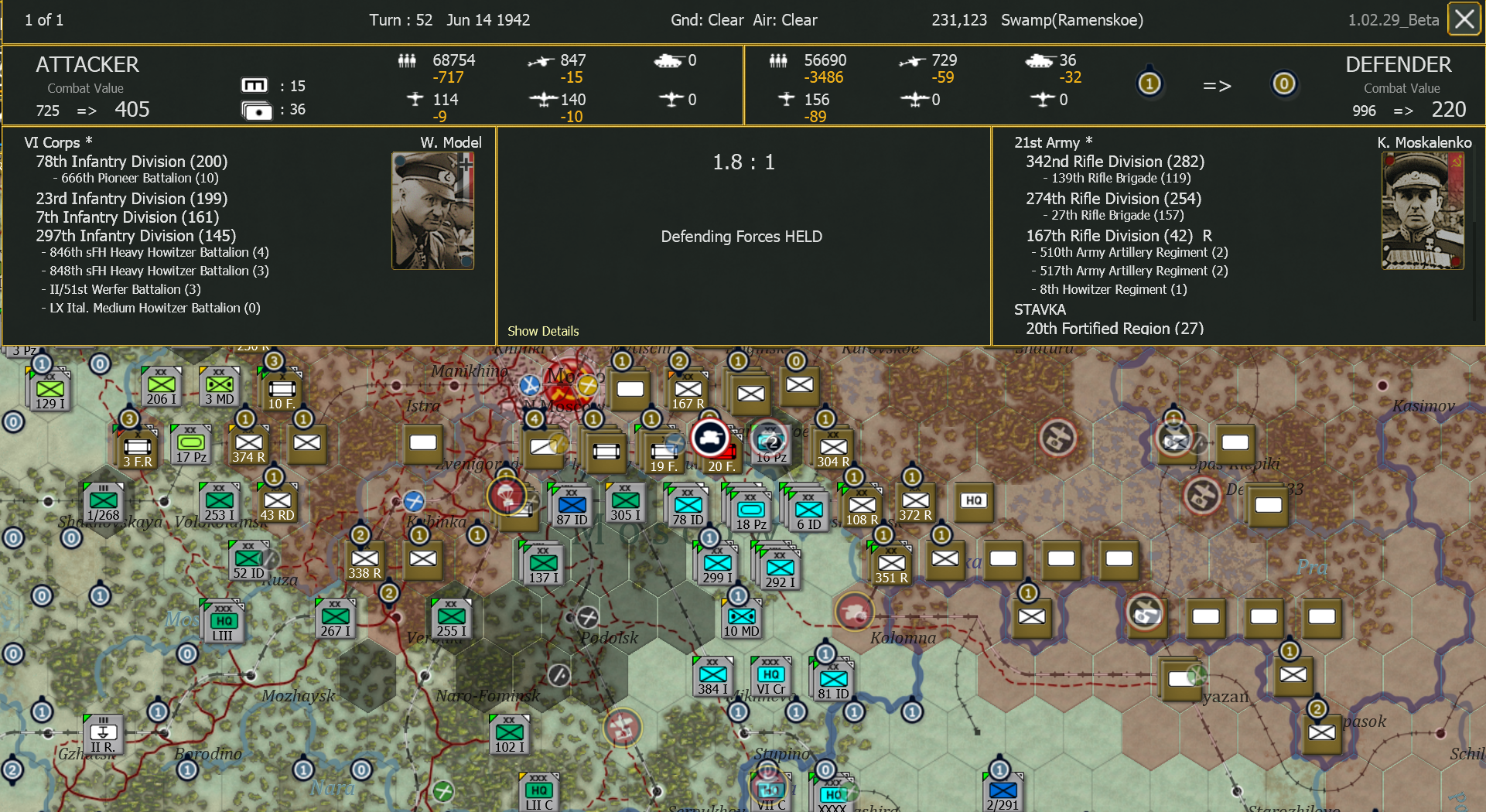Viewport: 1486px width, 812px height.
Task: Close the combat results window
Action: [x=1464, y=19]
